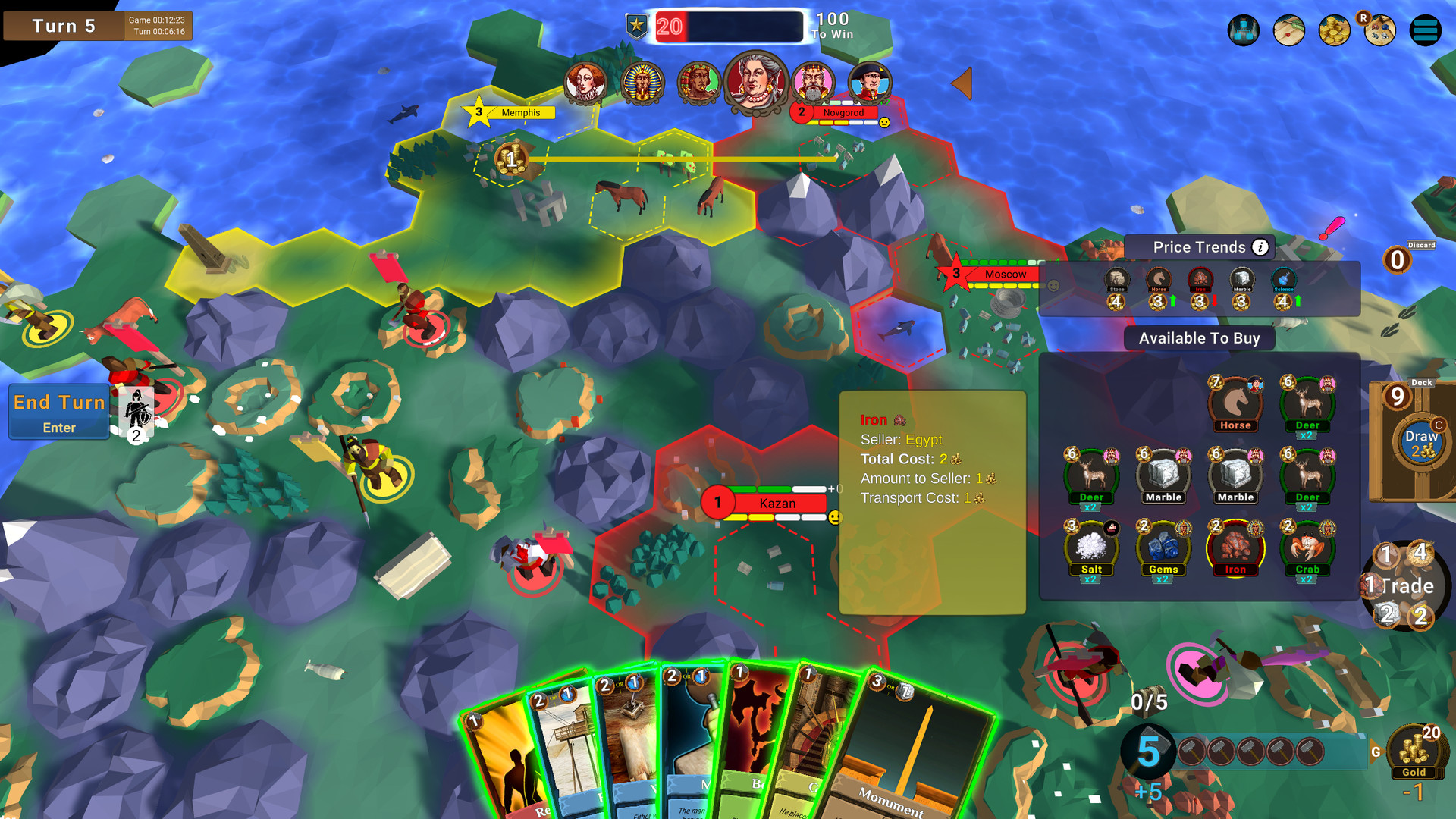Toggle the Price Trends info tooltip
This screenshot has width=1456, height=819.
[1260, 247]
